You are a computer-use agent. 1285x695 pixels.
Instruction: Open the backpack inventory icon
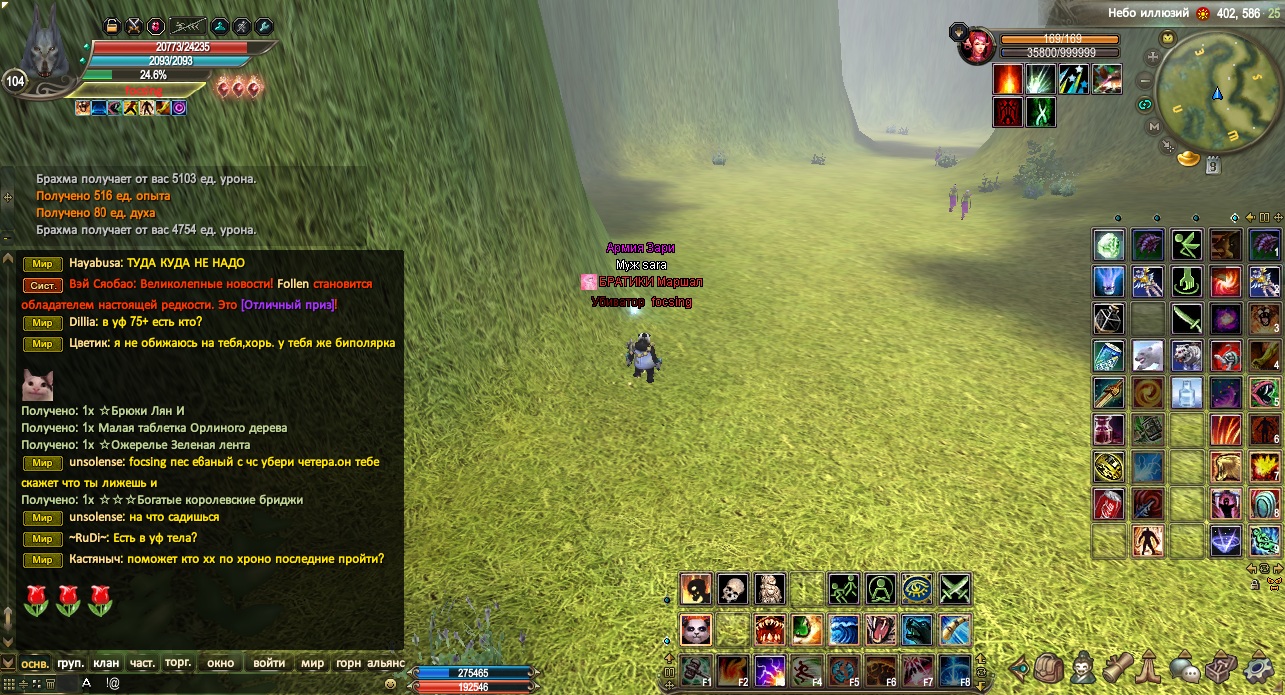1049,667
